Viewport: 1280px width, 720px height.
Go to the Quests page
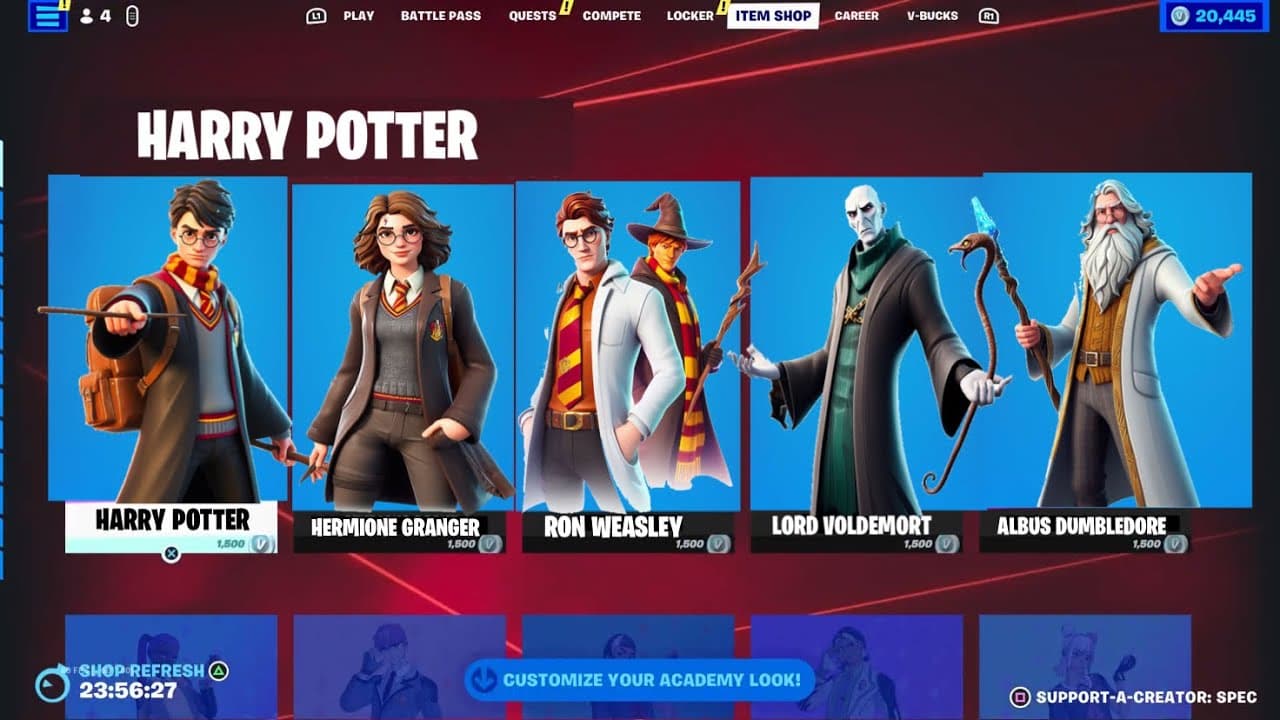(x=532, y=15)
